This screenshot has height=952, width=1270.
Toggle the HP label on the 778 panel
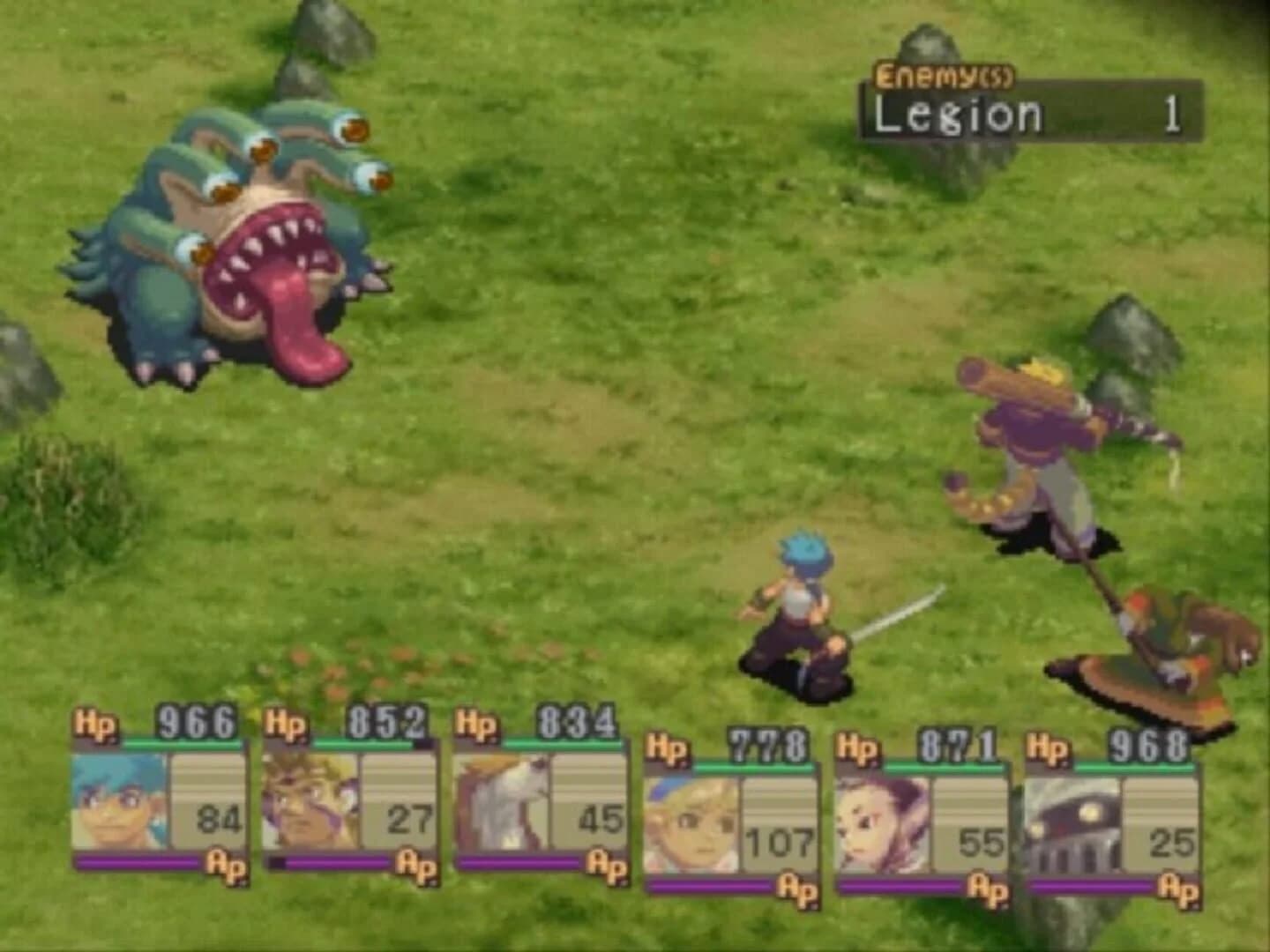pos(667,747)
